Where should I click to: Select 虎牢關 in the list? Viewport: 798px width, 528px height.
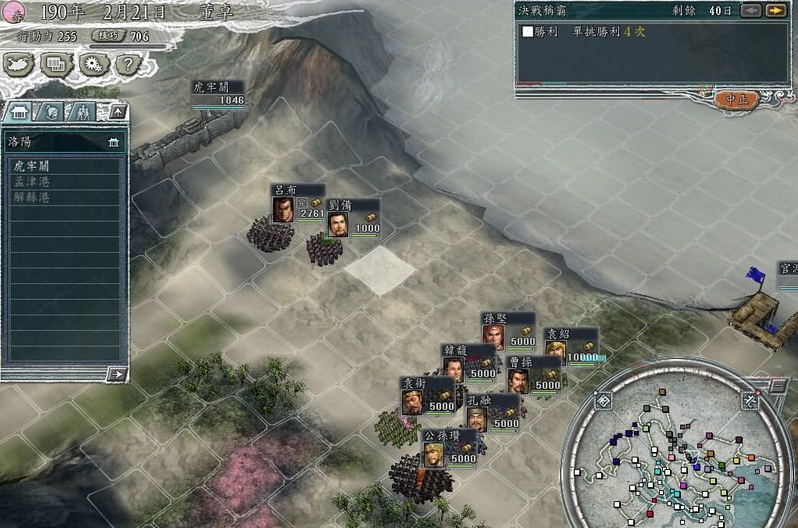point(32,167)
